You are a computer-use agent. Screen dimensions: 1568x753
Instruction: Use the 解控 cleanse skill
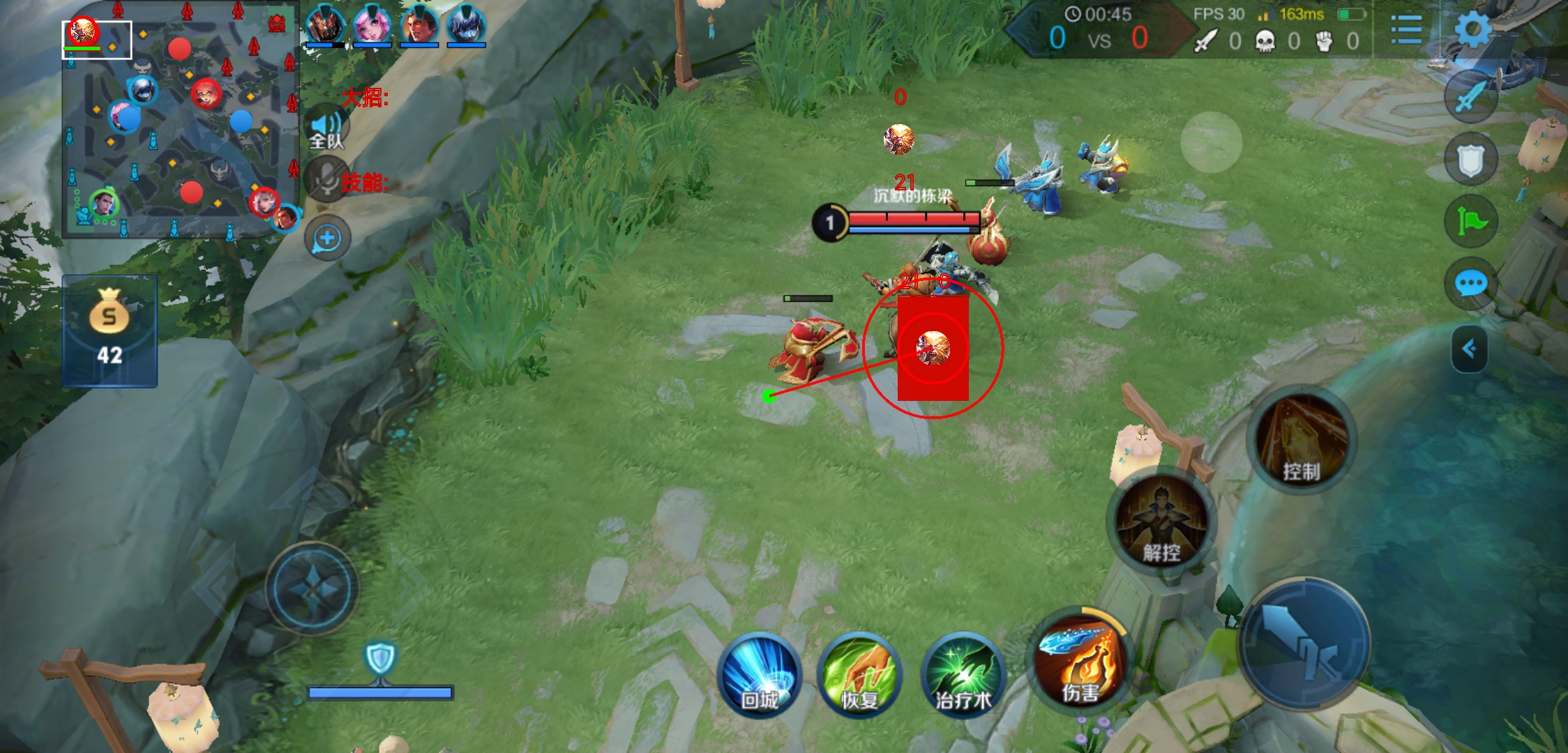pos(1161,522)
